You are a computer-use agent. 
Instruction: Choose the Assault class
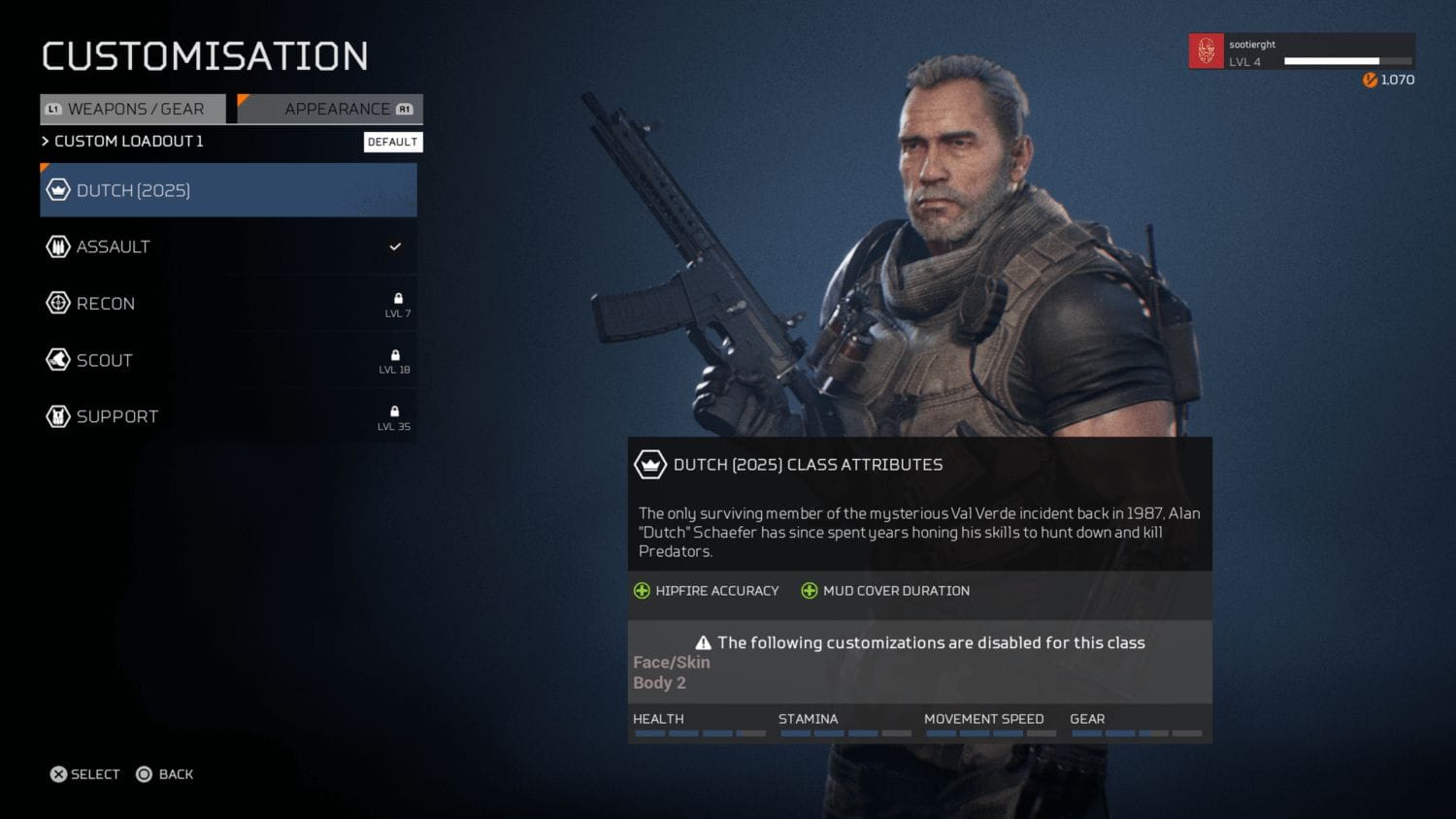tap(228, 246)
